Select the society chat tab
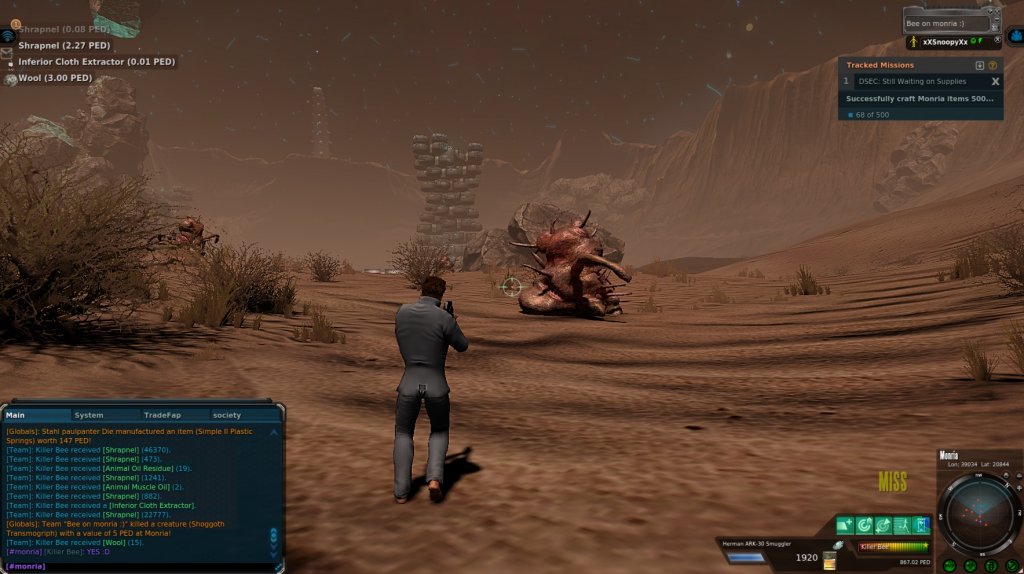1024x574 pixels. (227, 415)
